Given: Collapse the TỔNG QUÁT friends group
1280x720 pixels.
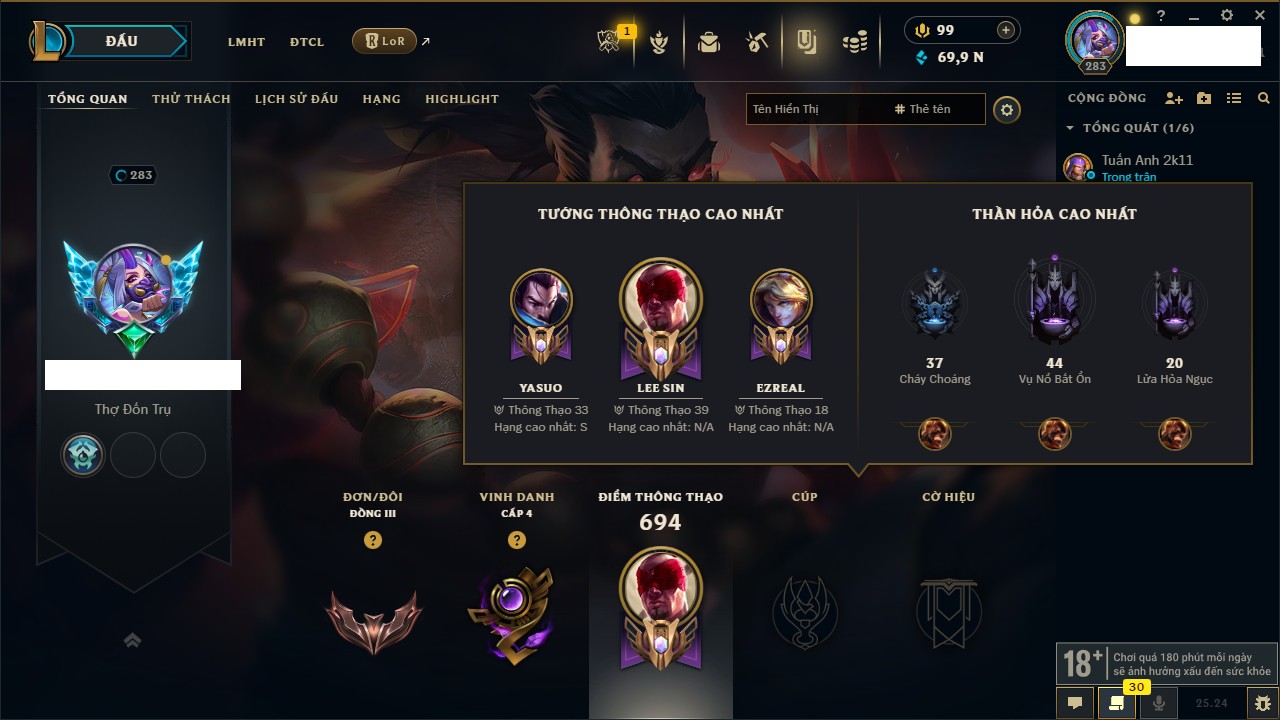Looking at the screenshot, I should (x=1070, y=128).
